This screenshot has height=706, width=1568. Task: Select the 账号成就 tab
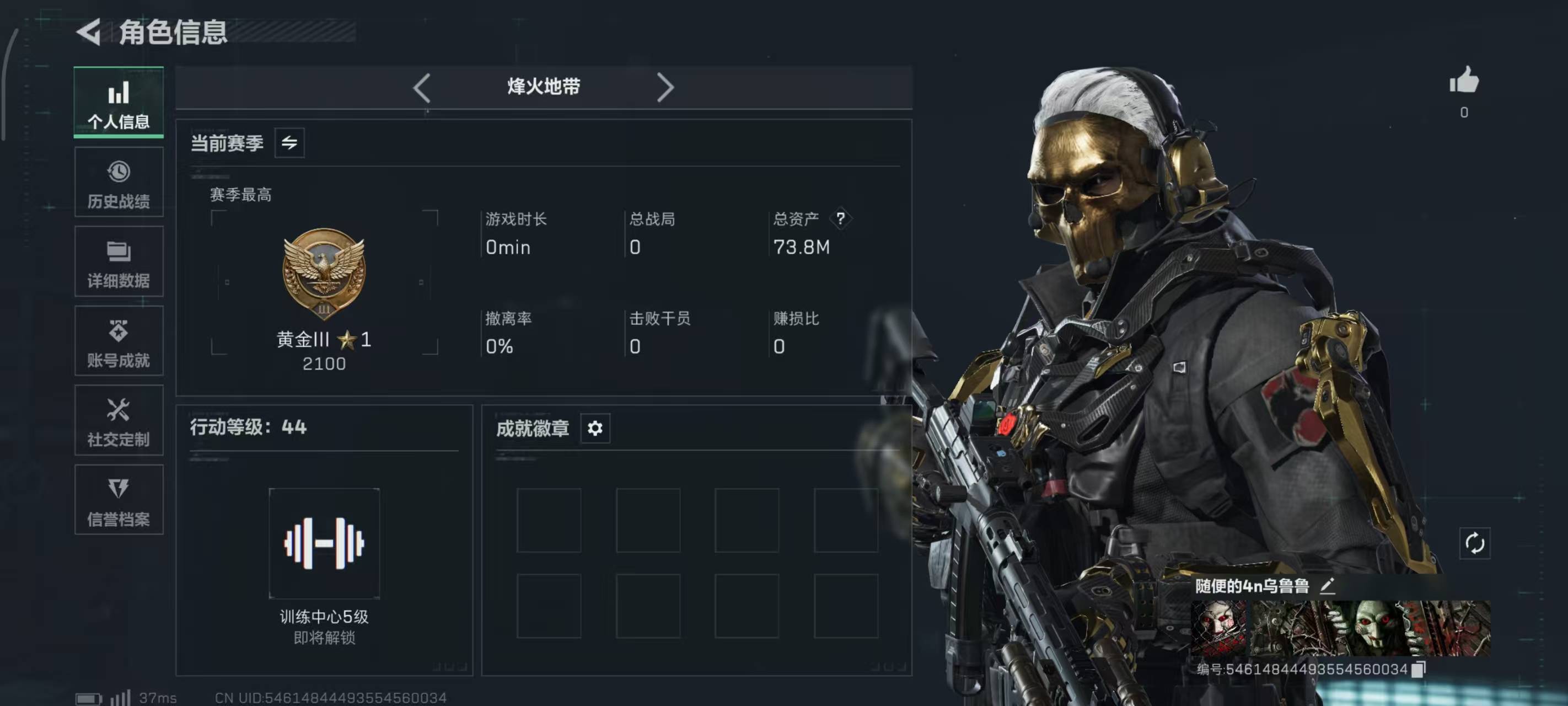coord(119,341)
